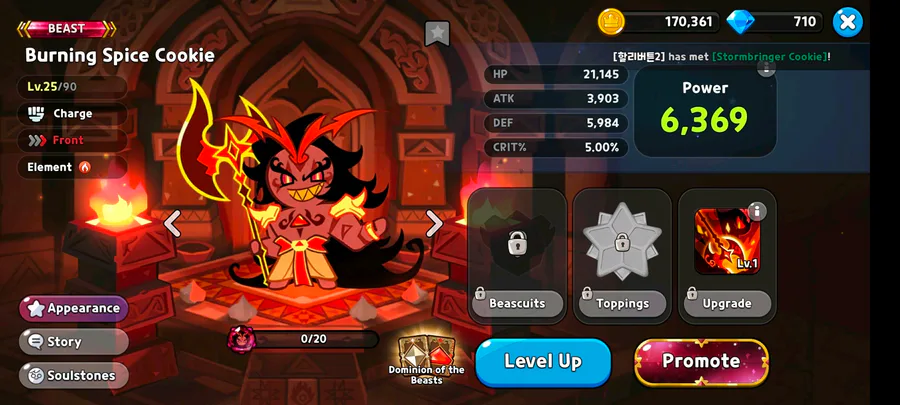Viewport: 900px width, 405px height.
Task: Show the previous cookie with left arrow
Action: 172,223
